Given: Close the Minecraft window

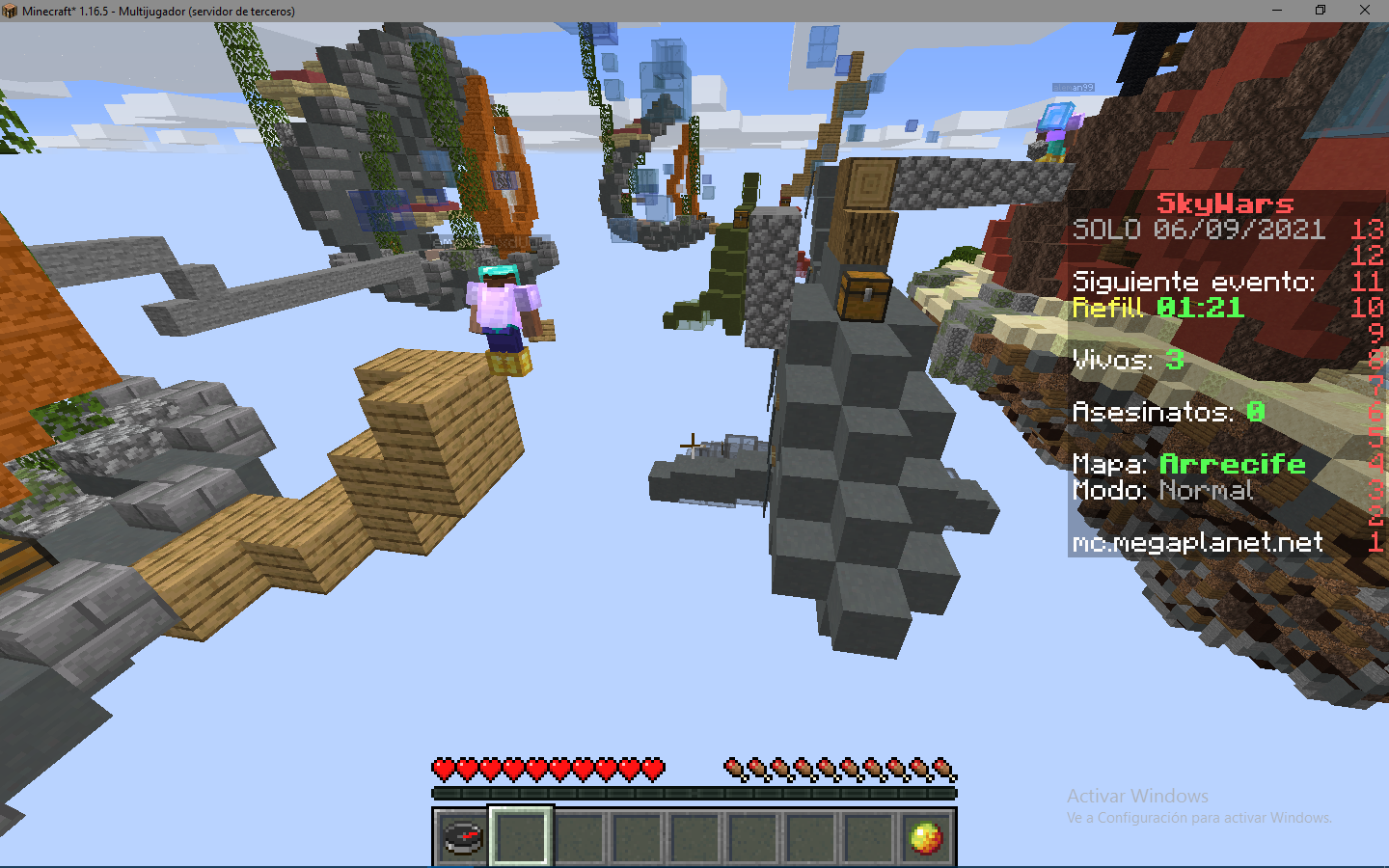Looking at the screenshot, I should point(1364,11).
